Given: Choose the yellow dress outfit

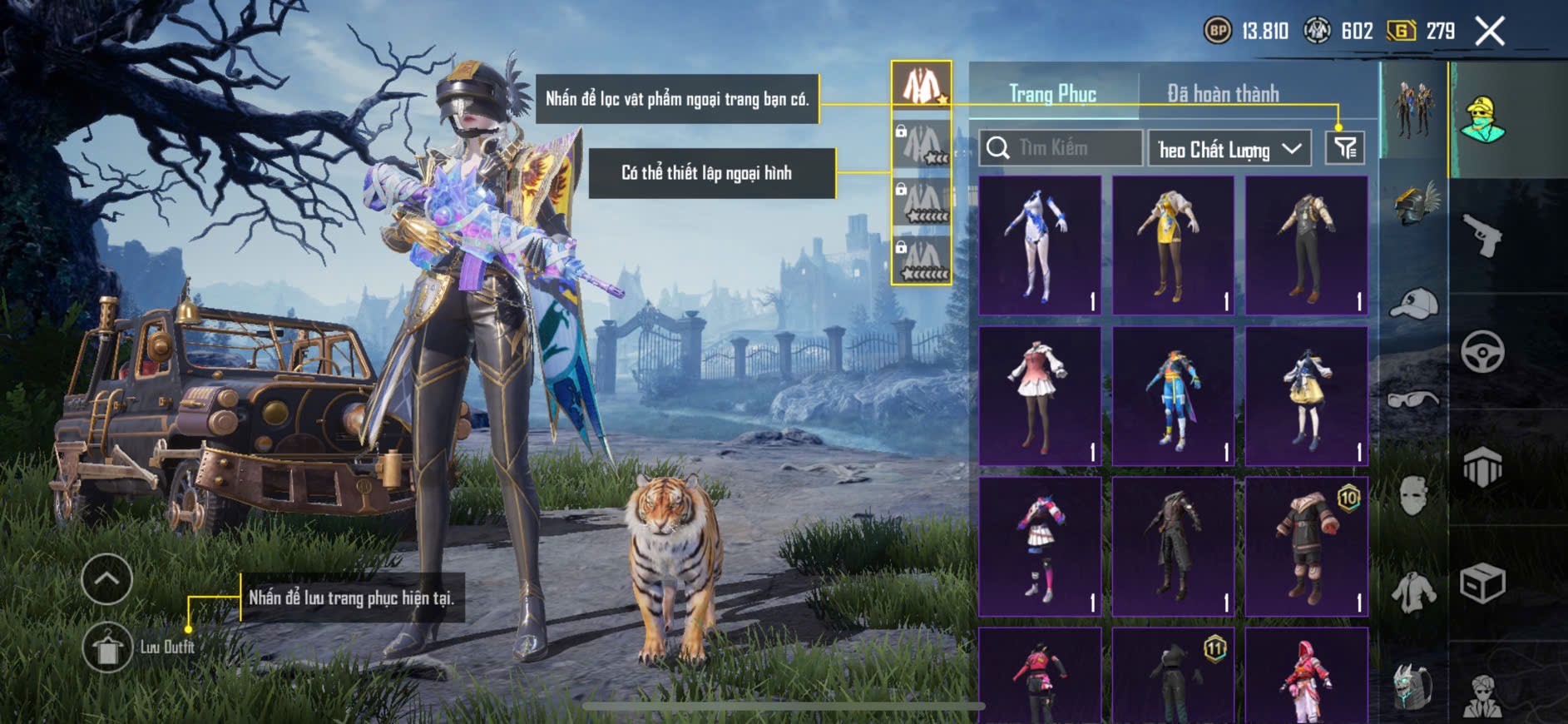Looking at the screenshot, I should point(1173,245).
